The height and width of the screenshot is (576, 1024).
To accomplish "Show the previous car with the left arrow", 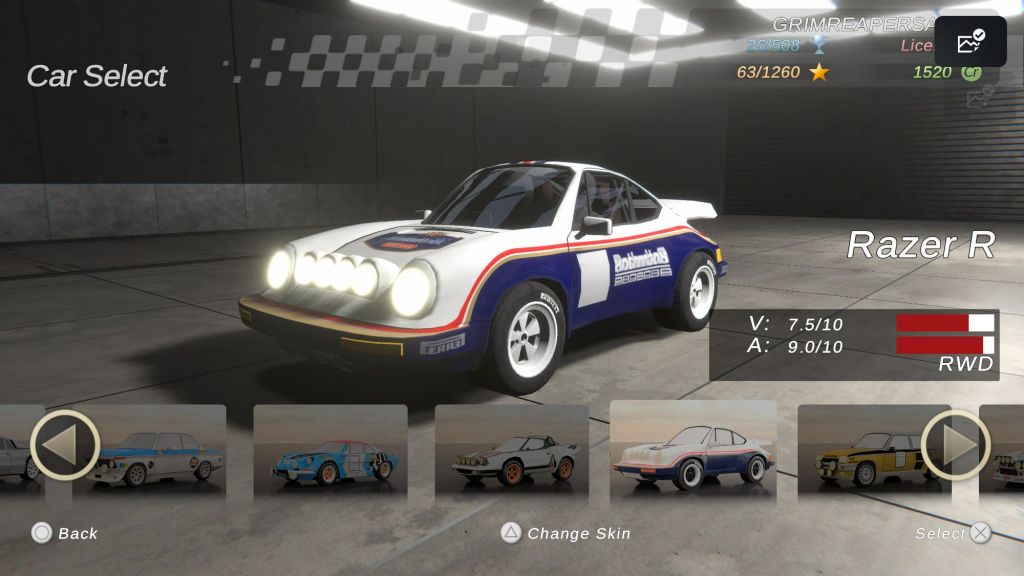I will coord(65,445).
